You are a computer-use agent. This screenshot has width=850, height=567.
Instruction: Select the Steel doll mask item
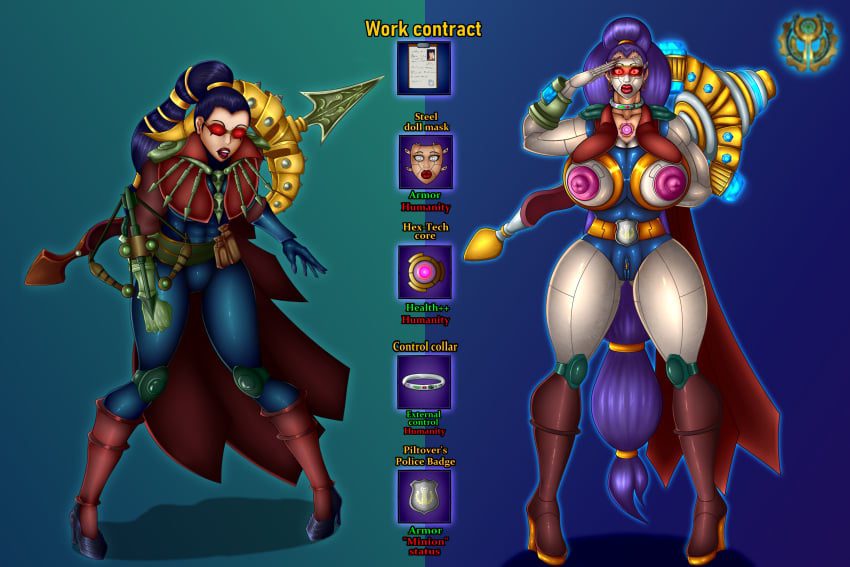pos(424,162)
